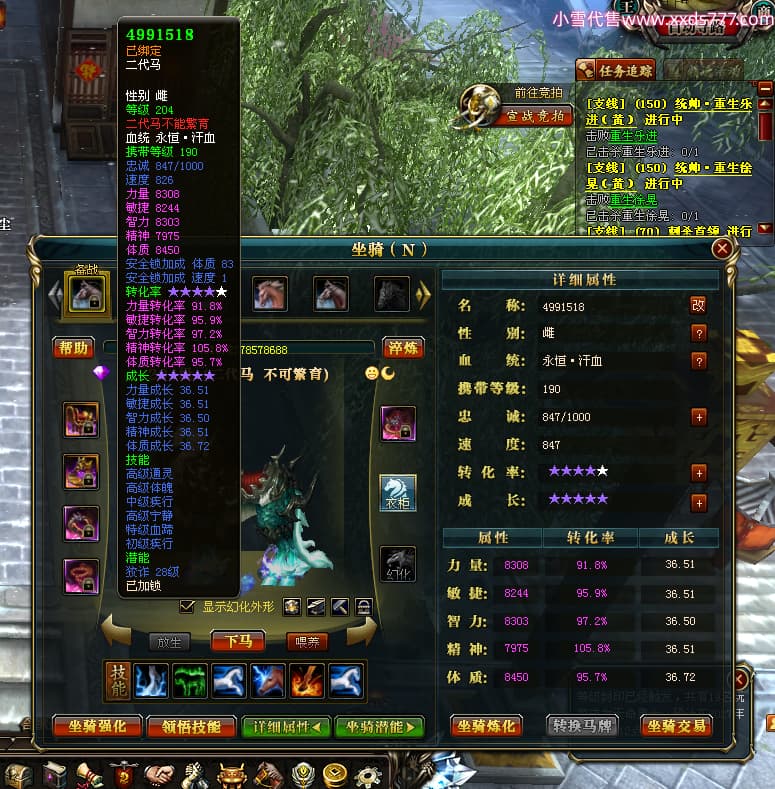The image size is (775, 789).
Task: Open the 淬炼 tempering button
Action: [402, 349]
